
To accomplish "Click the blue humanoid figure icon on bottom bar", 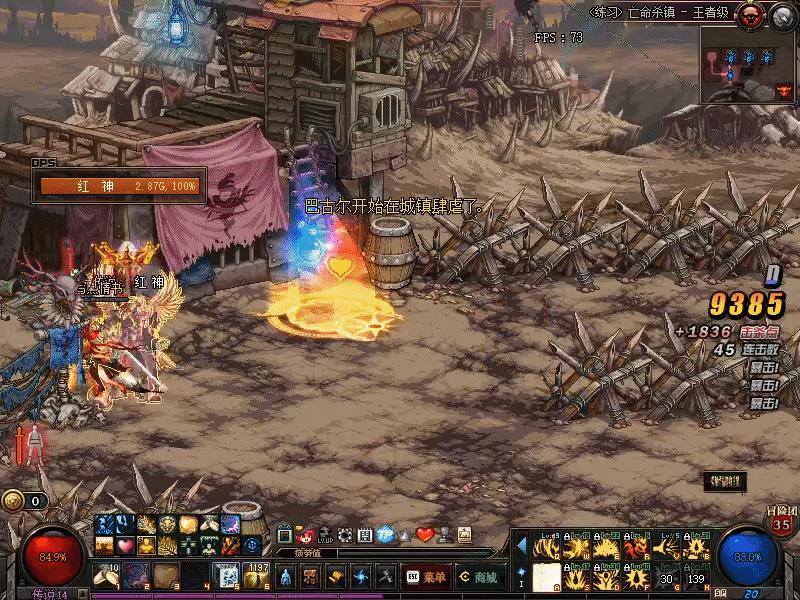I will click(285, 577).
